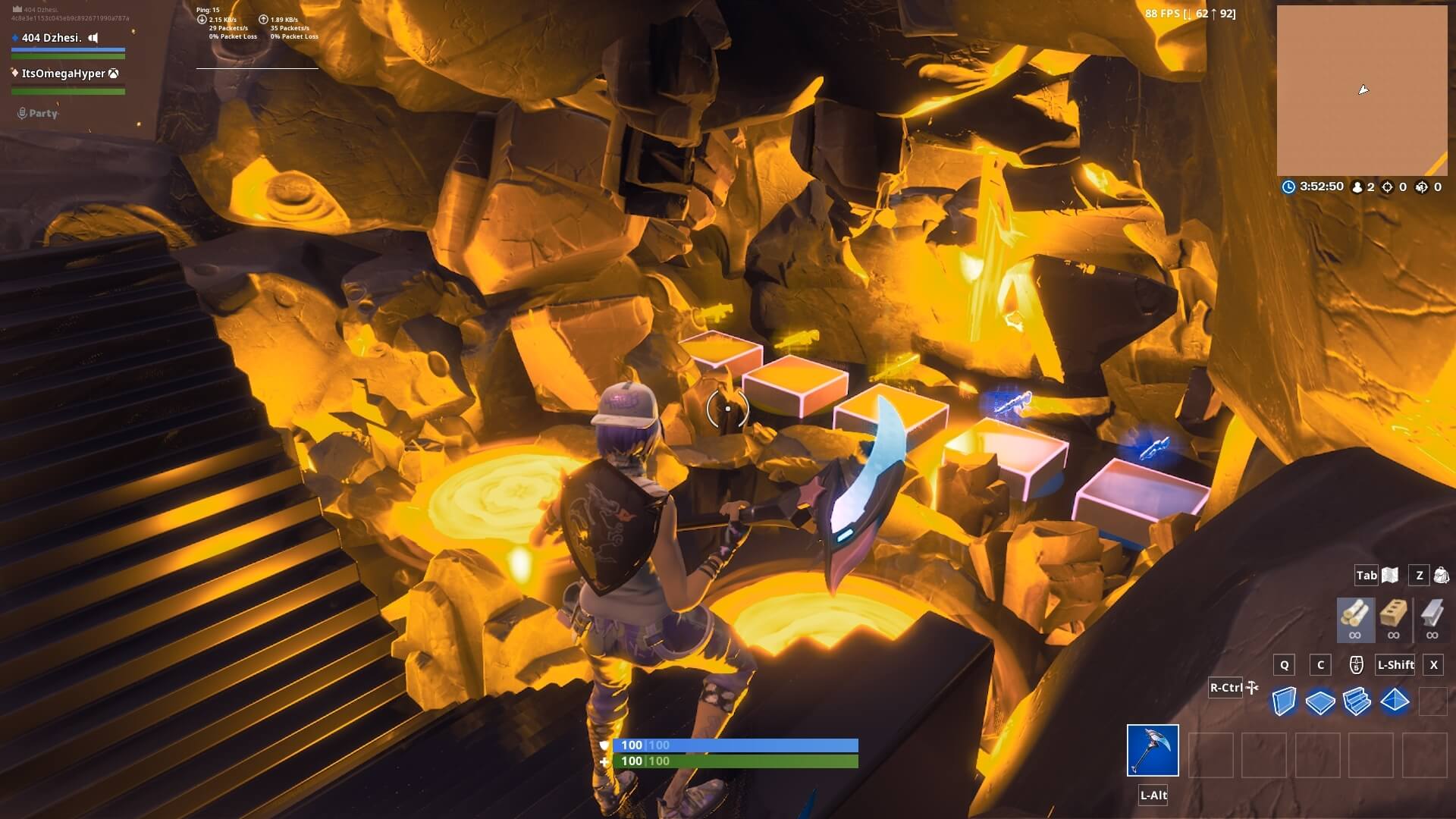Image resolution: width=1456 pixels, height=819 pixels.
Task: Open the backpack inventory icon next to Z
Action: [x=1440, y=576]
